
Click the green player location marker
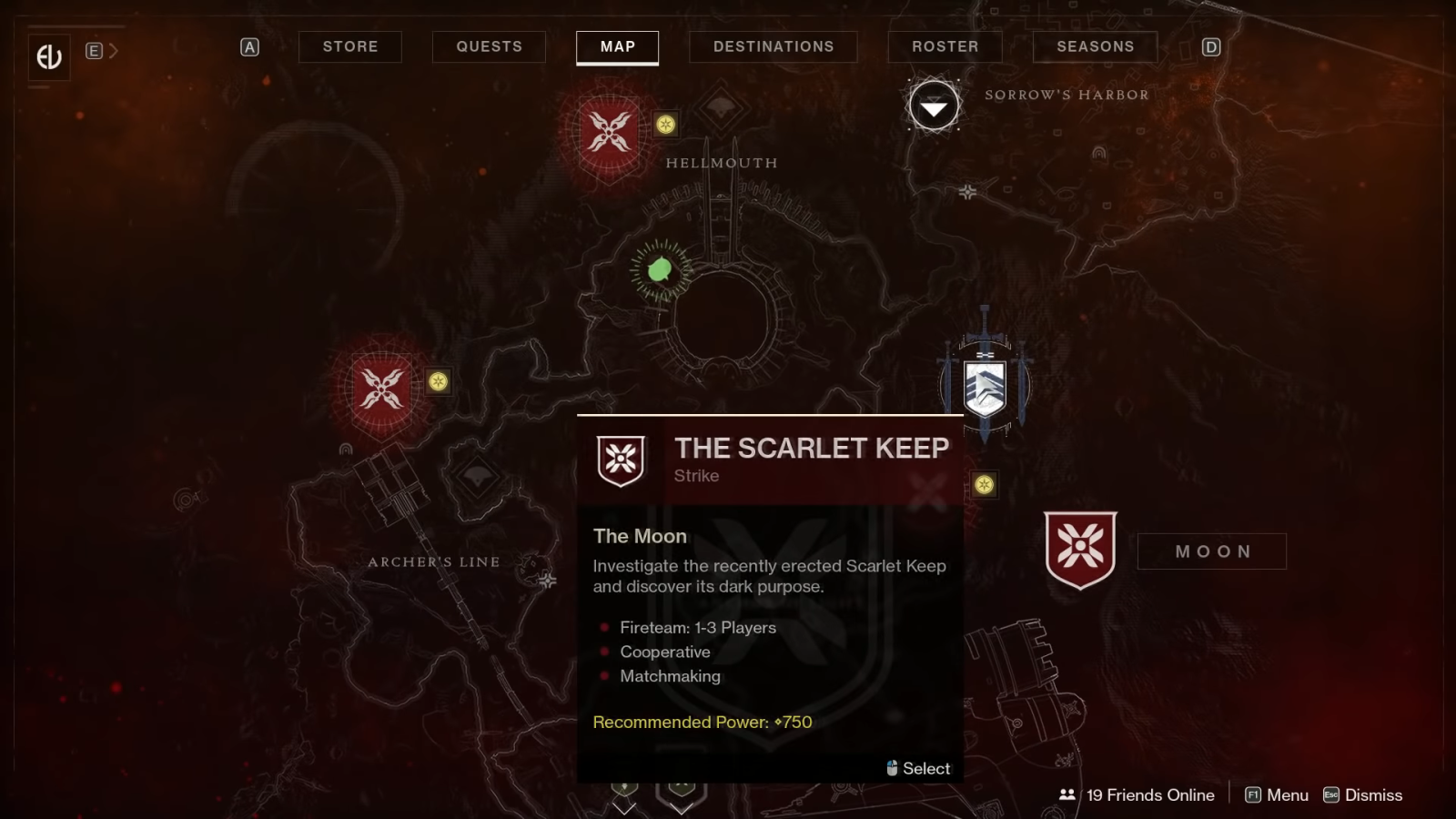coord(660,269)
